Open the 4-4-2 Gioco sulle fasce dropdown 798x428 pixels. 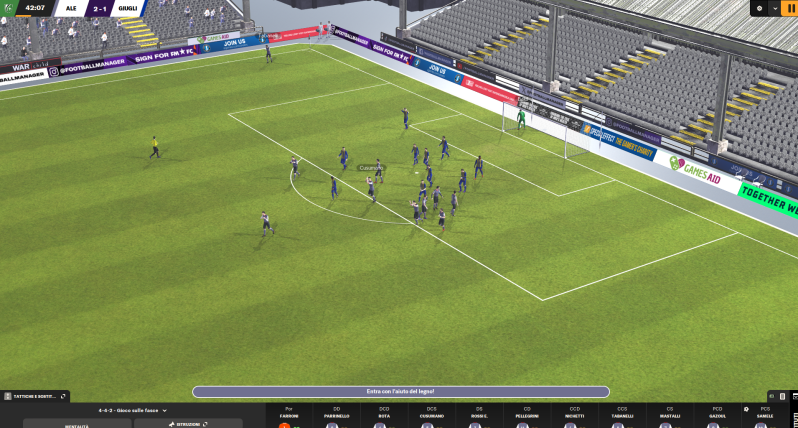pyautogui.click(x=133, y=410)
